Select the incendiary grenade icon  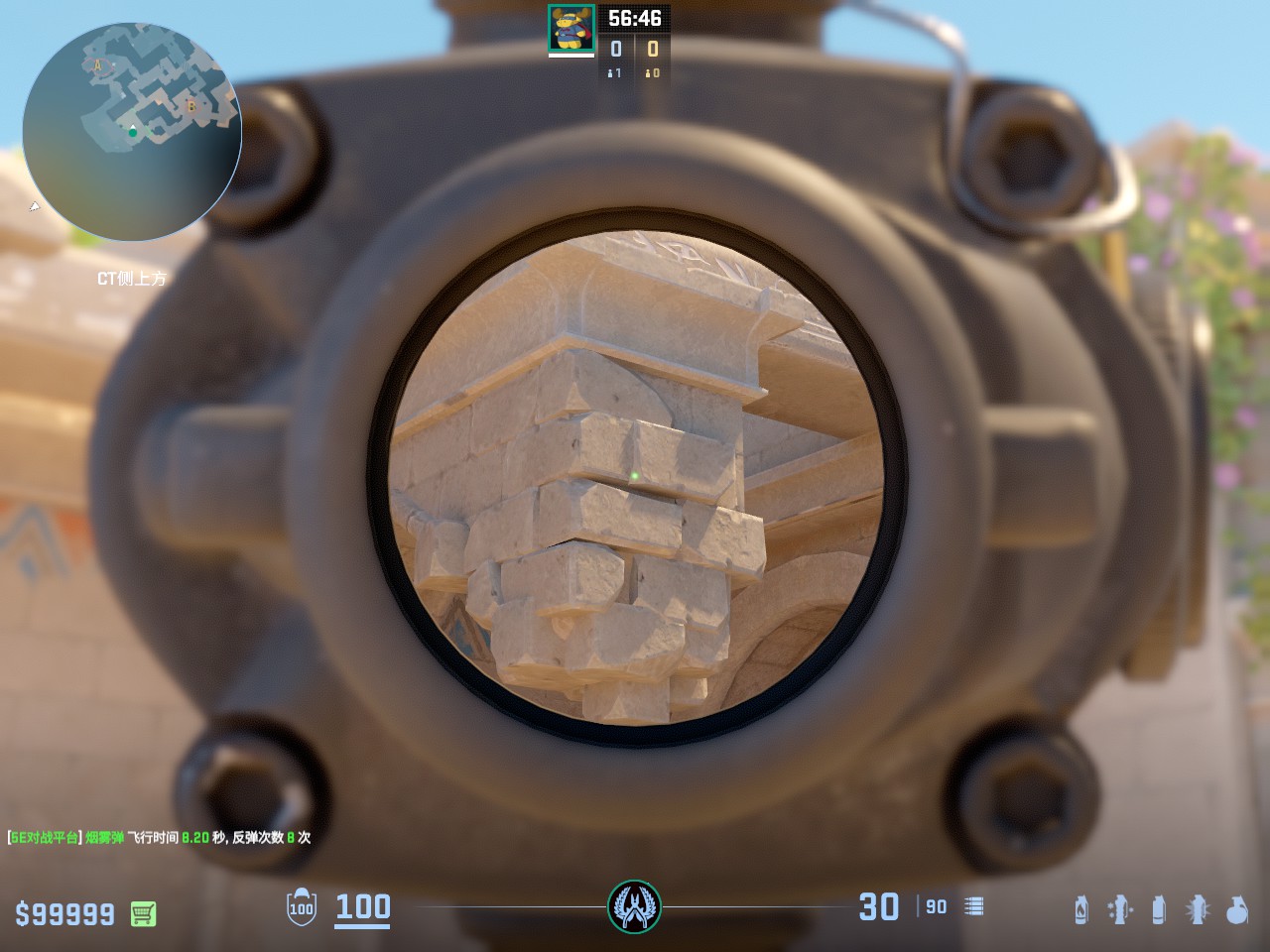pyautogui.click(x=1081, y=909)
